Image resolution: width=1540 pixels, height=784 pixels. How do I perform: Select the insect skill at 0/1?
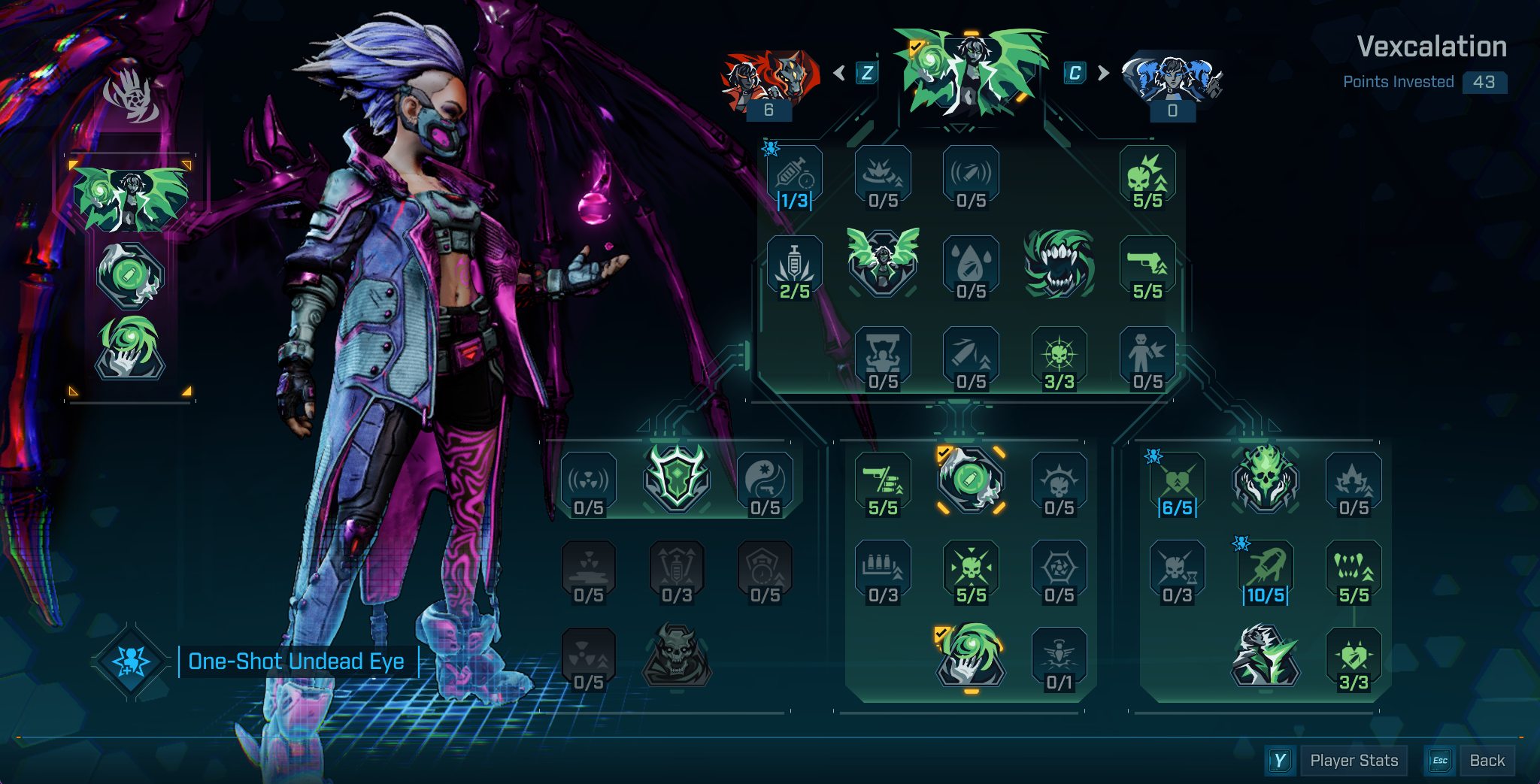(x=1059, y=658)
